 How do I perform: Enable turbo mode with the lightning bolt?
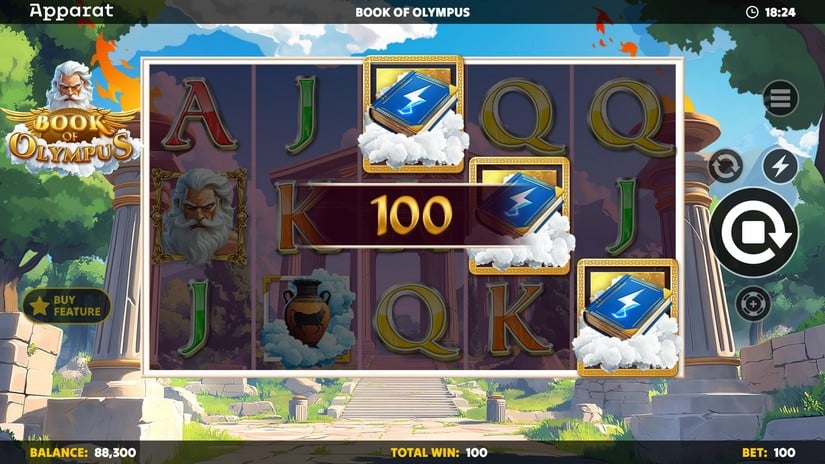(780, 165)
